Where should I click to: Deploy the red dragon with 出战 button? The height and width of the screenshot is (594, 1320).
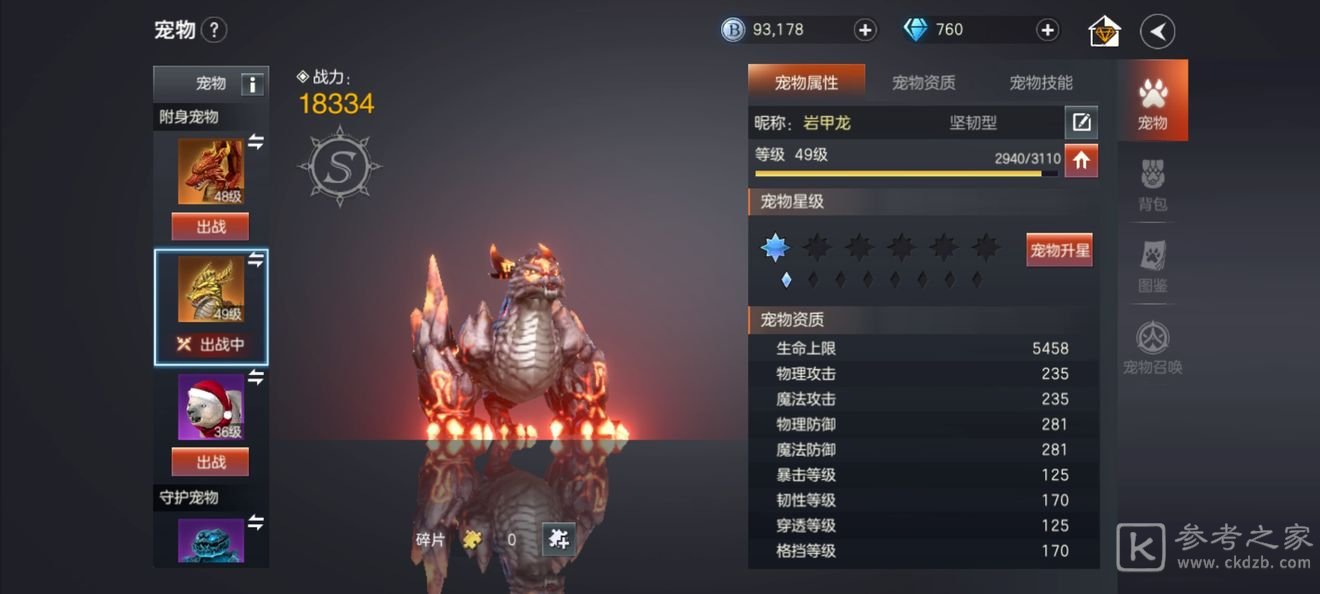point(210,227)
